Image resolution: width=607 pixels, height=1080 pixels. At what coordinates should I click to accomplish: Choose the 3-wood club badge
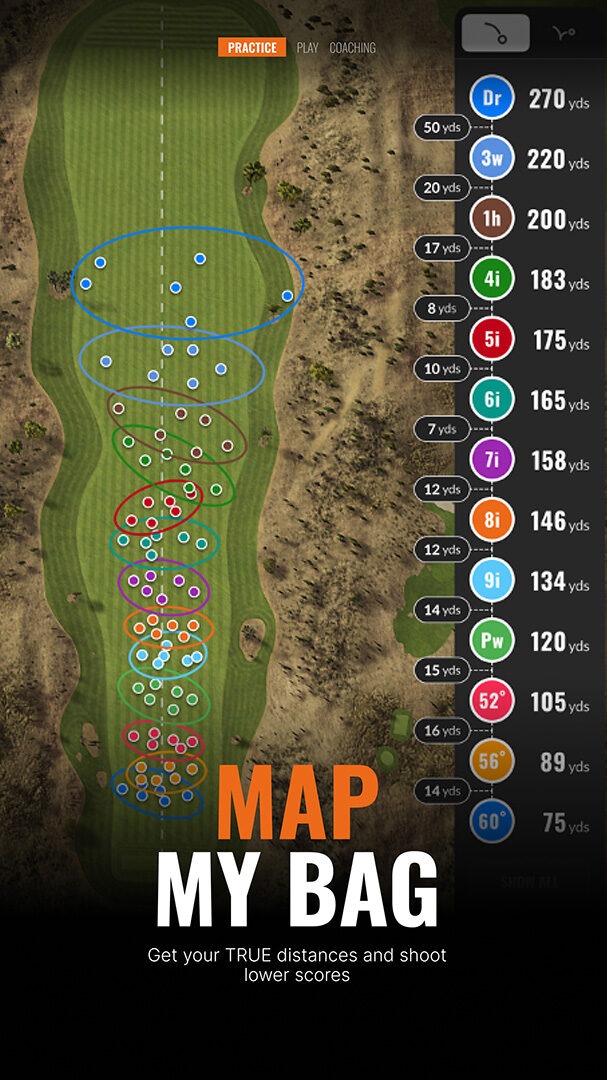[x=492, y=159]
